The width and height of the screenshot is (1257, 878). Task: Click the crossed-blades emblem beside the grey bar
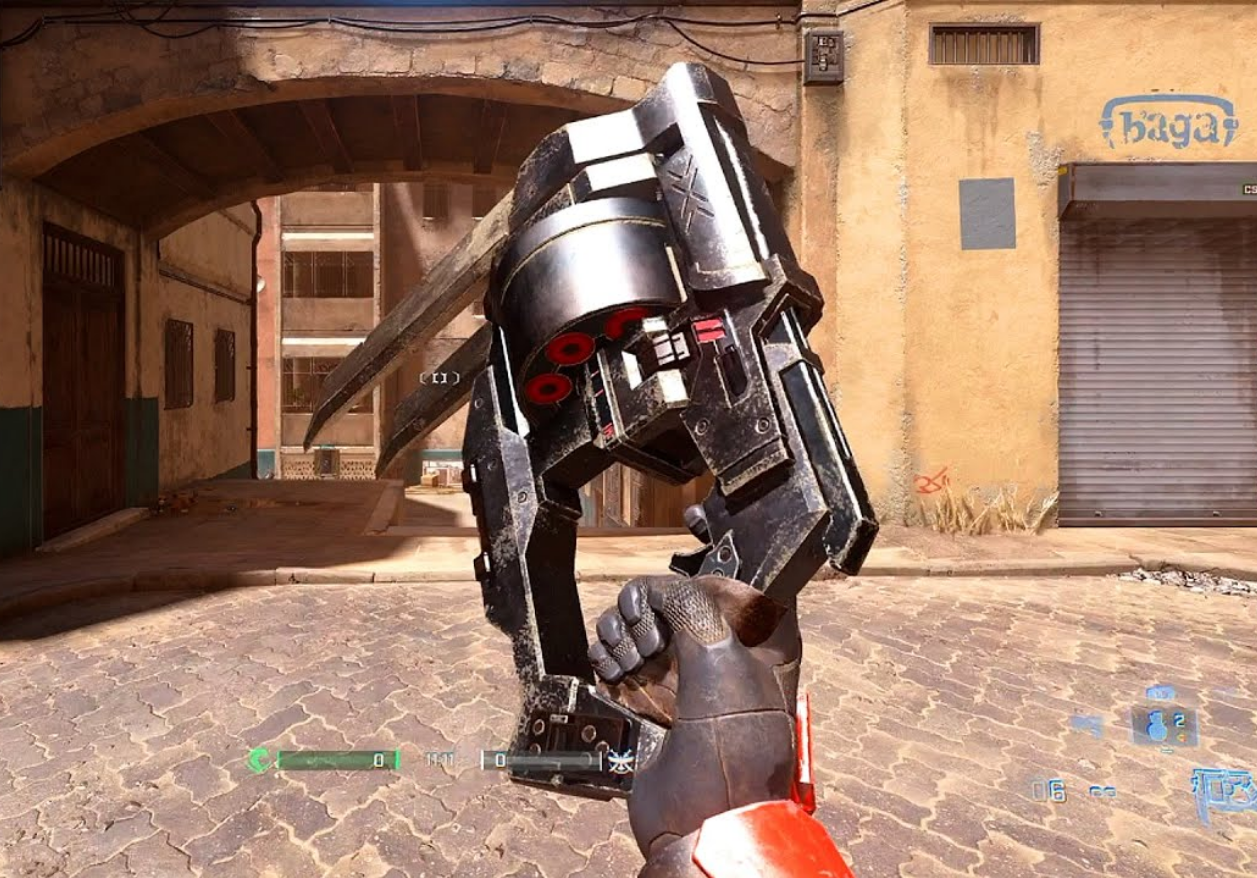[621, 761]
